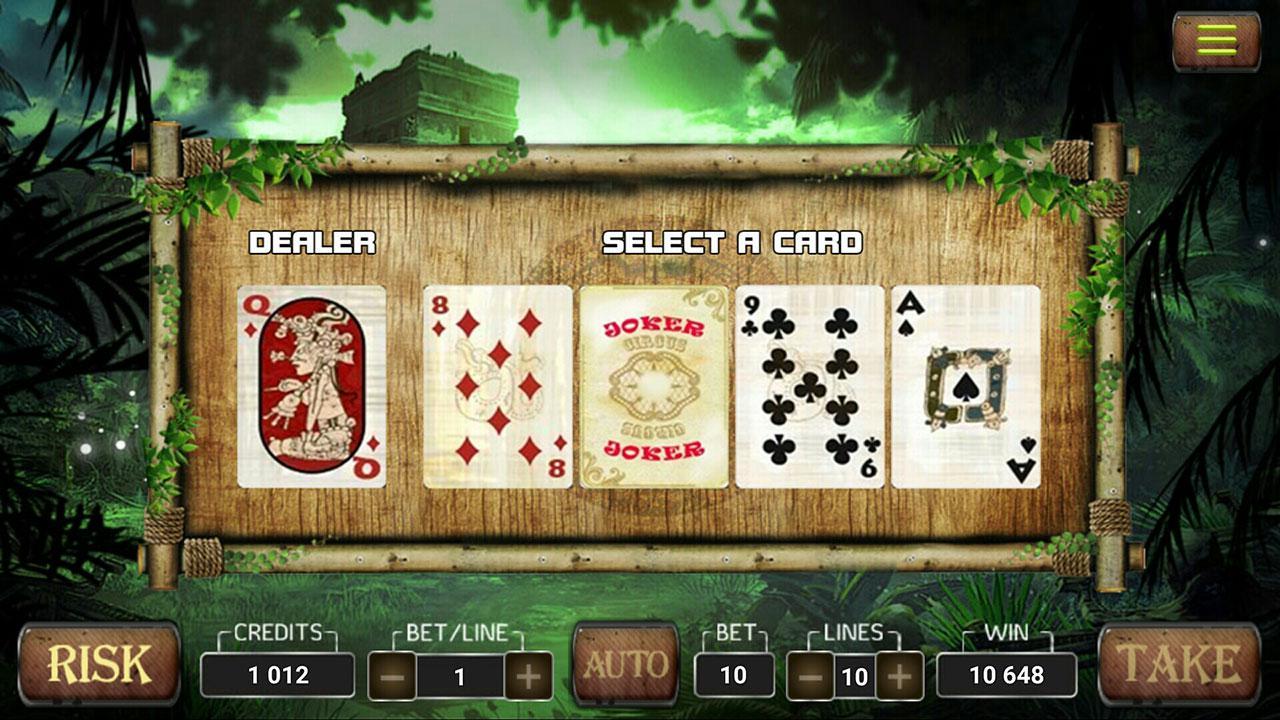Click the CREDITS value display
Screen dimensions: 1280x720
point(276,674)
